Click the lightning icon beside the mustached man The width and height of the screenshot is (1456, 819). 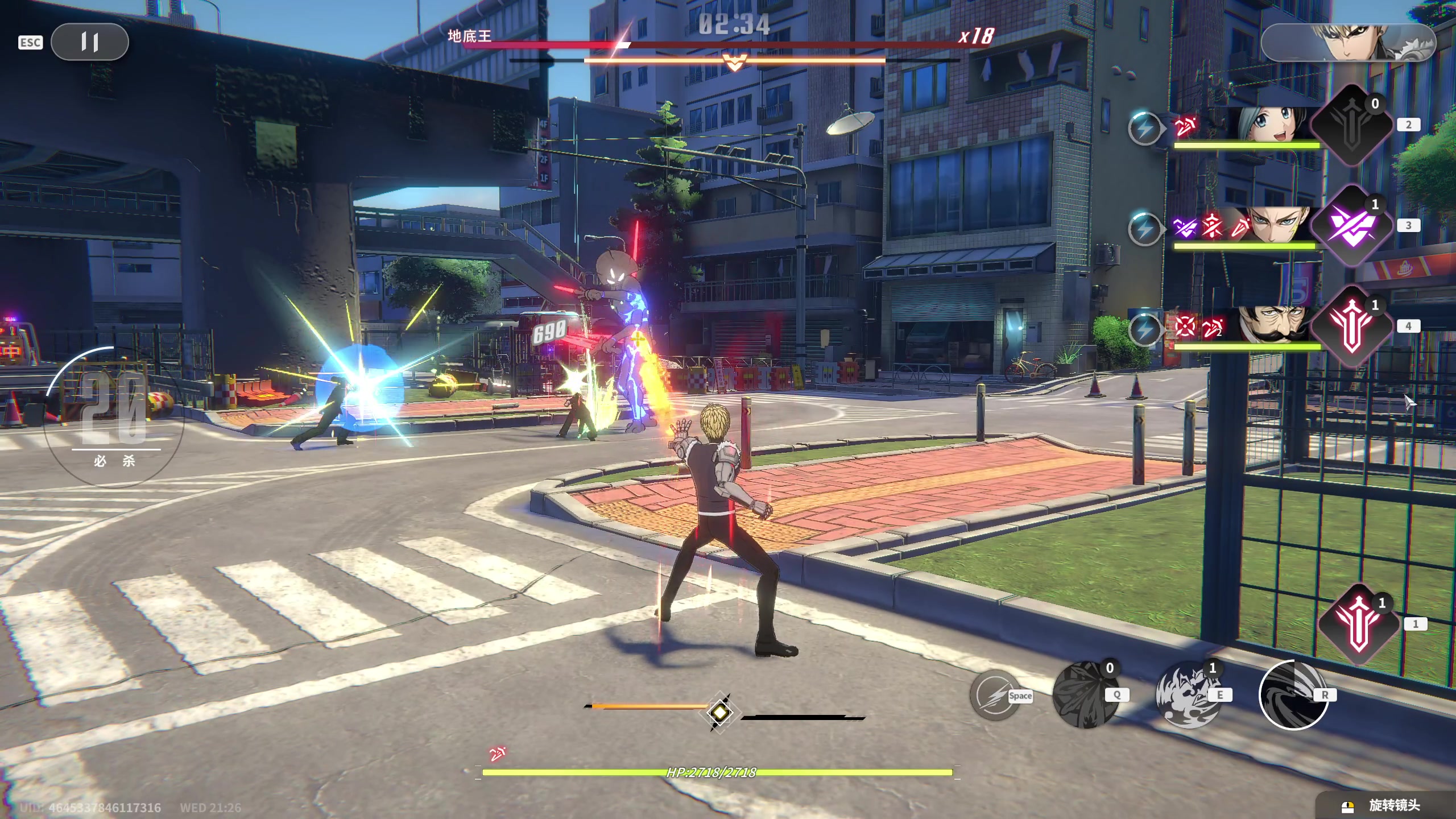pyautogui.click(x=1144, y=330)
